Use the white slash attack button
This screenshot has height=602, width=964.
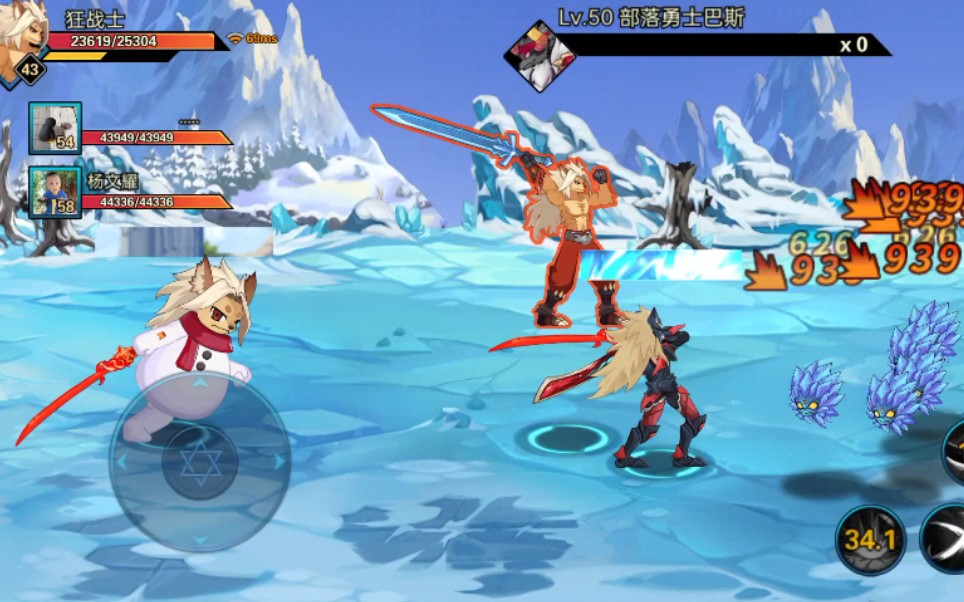click(945, 539)
